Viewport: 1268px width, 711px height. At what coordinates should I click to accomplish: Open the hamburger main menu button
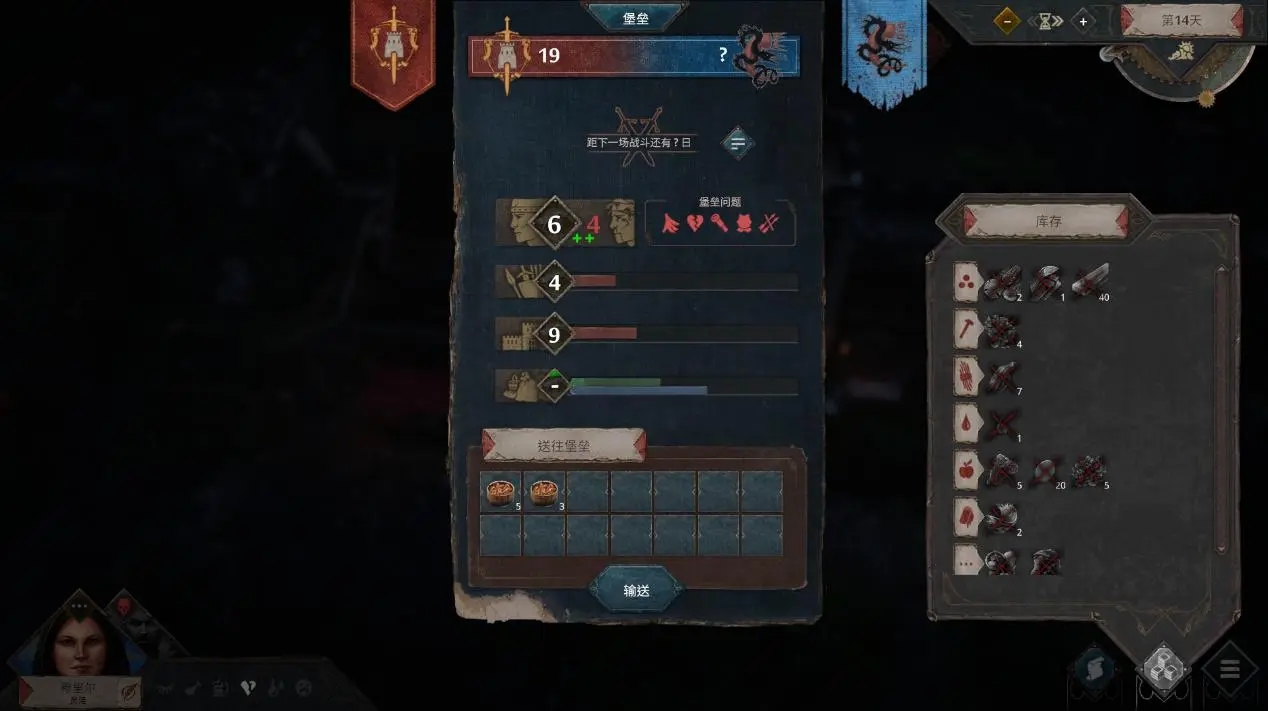coord(1229,668)
